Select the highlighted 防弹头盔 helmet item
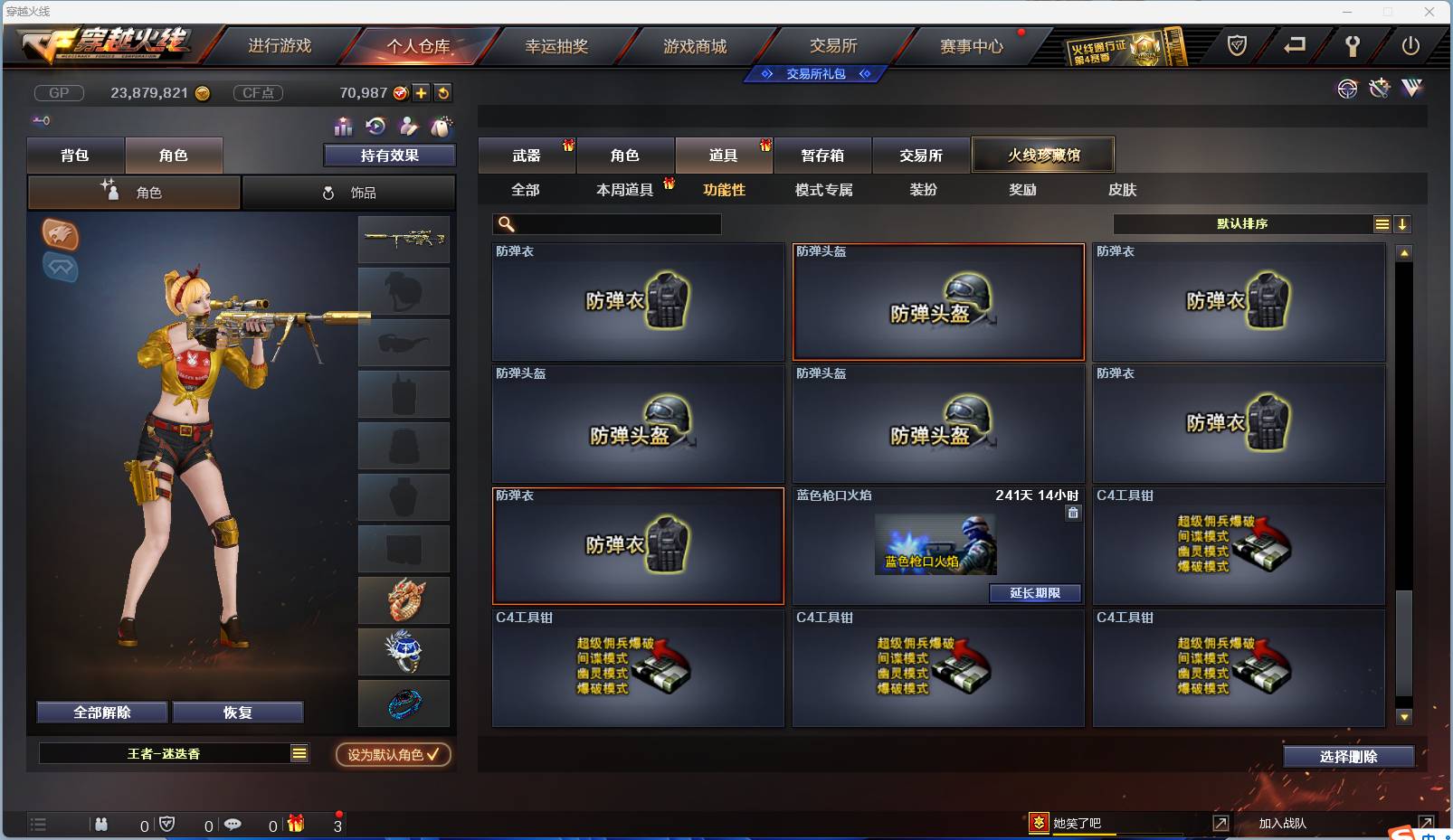The image size is (1453, 840). click(x=938, y=302)
